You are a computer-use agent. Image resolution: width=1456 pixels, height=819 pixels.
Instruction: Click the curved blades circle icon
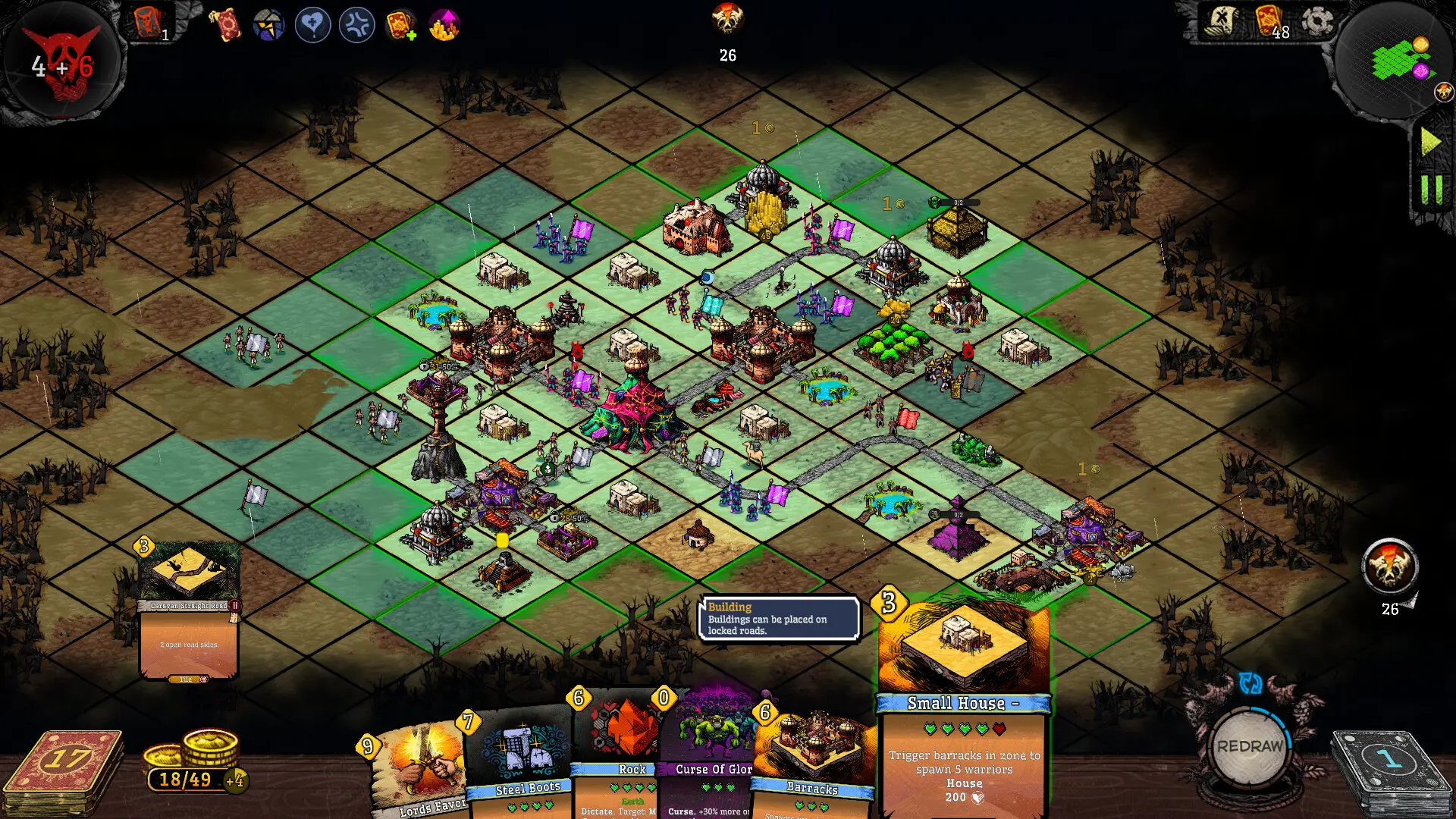(356, 24)
